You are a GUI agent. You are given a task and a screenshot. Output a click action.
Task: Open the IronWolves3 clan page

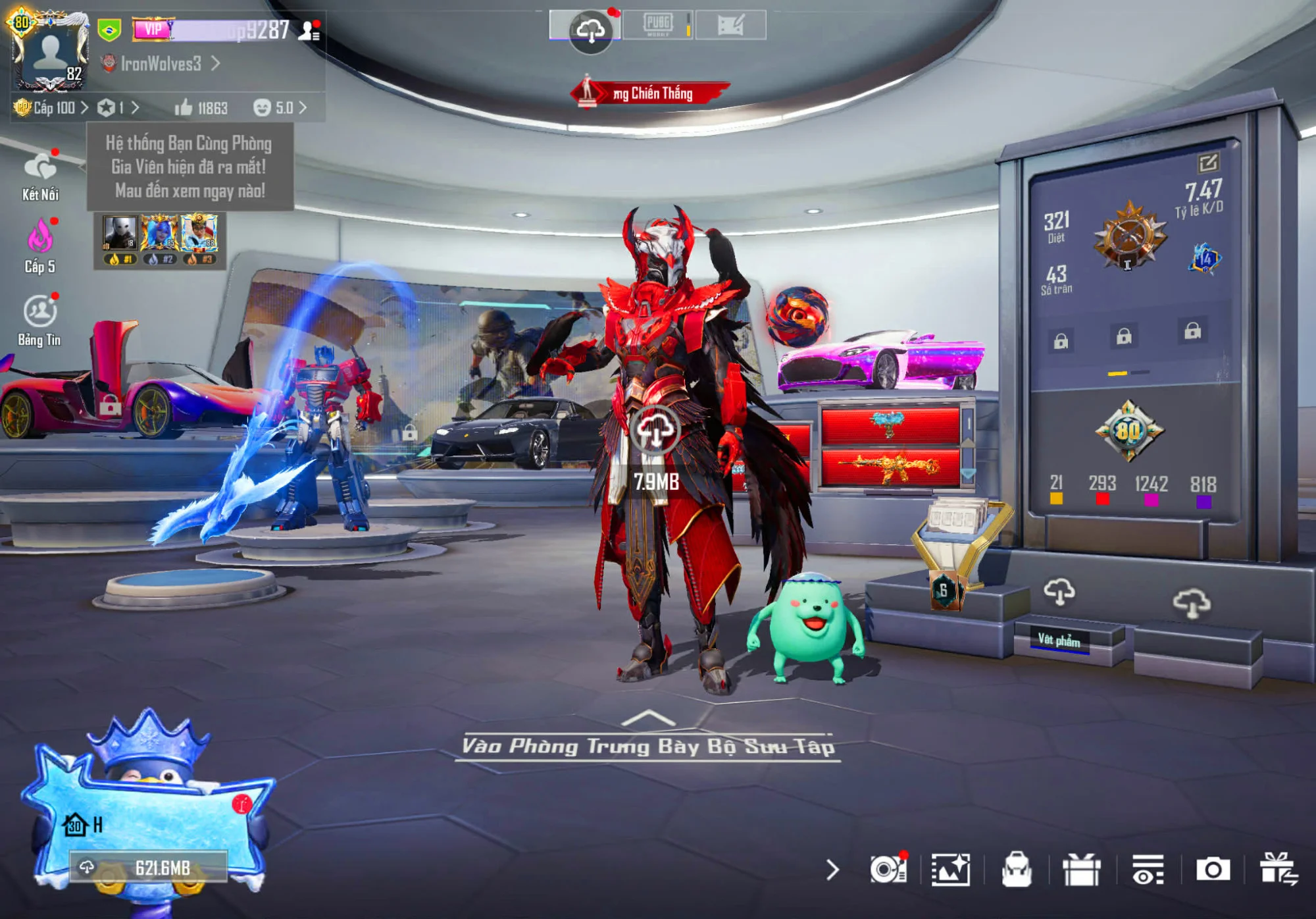pos(161,64)
